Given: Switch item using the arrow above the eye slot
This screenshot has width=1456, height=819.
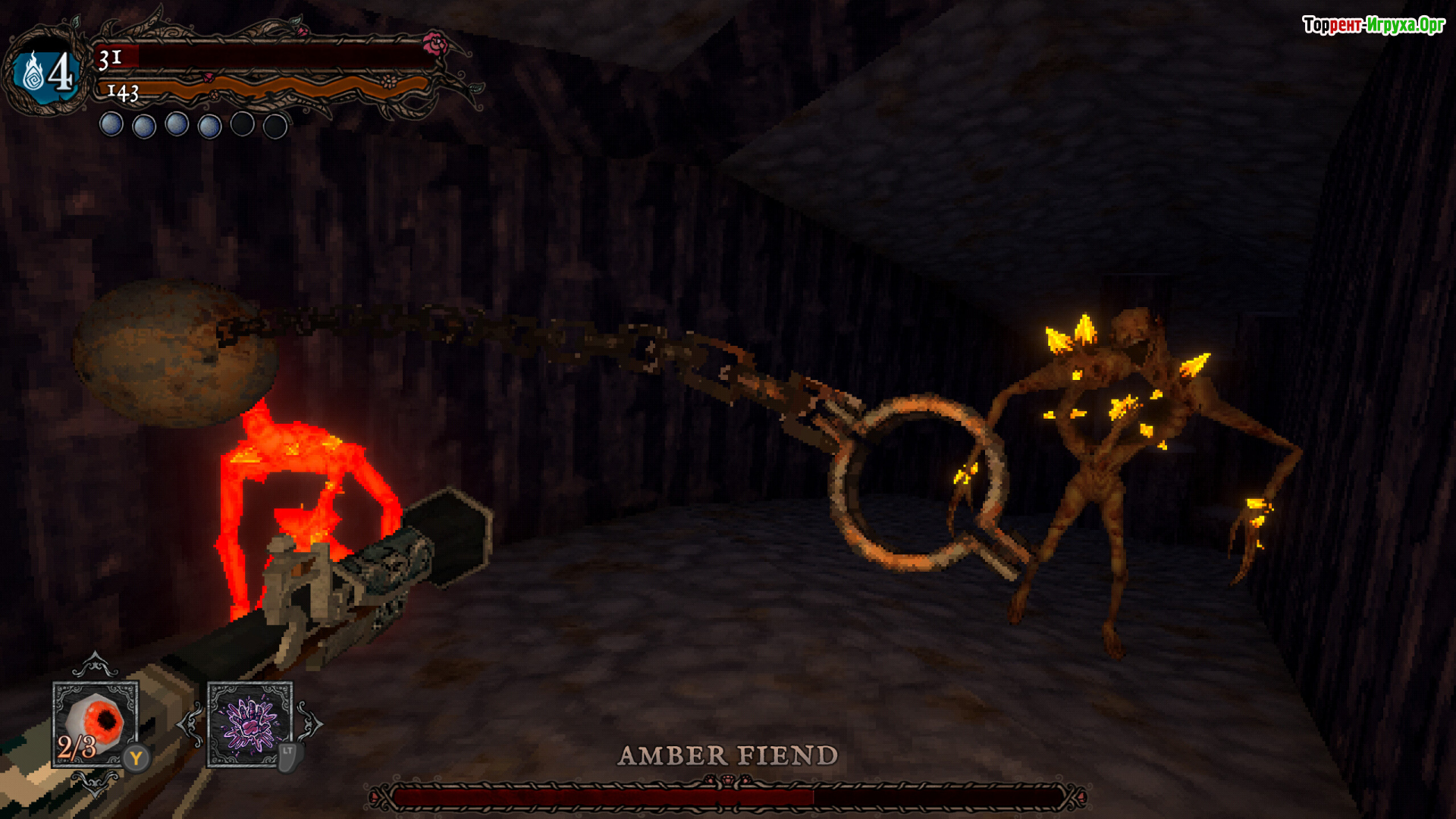Looking at the screenshot, I should (x=95, y=665).
